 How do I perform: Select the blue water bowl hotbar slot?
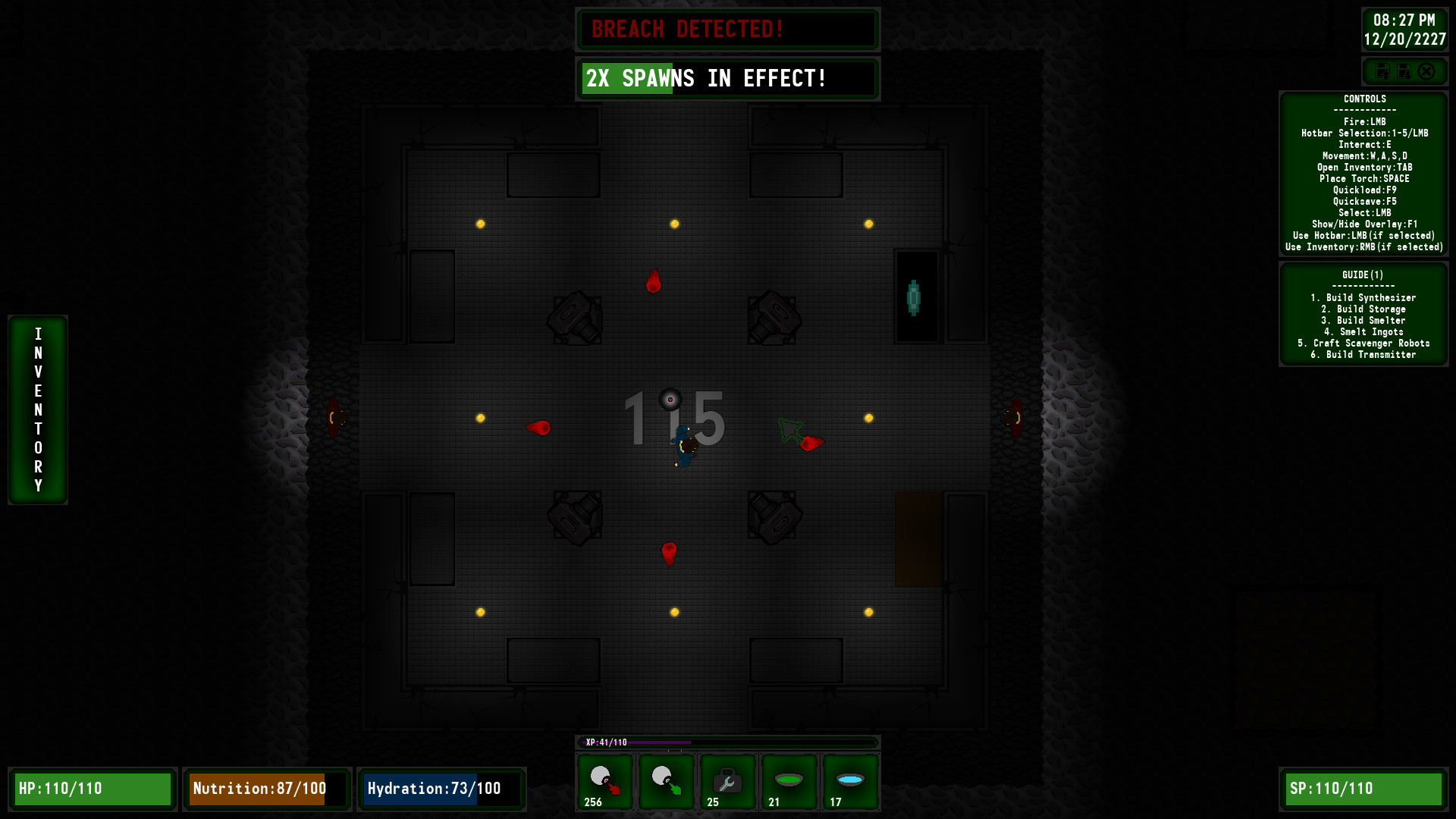click(x=850, y=782)
